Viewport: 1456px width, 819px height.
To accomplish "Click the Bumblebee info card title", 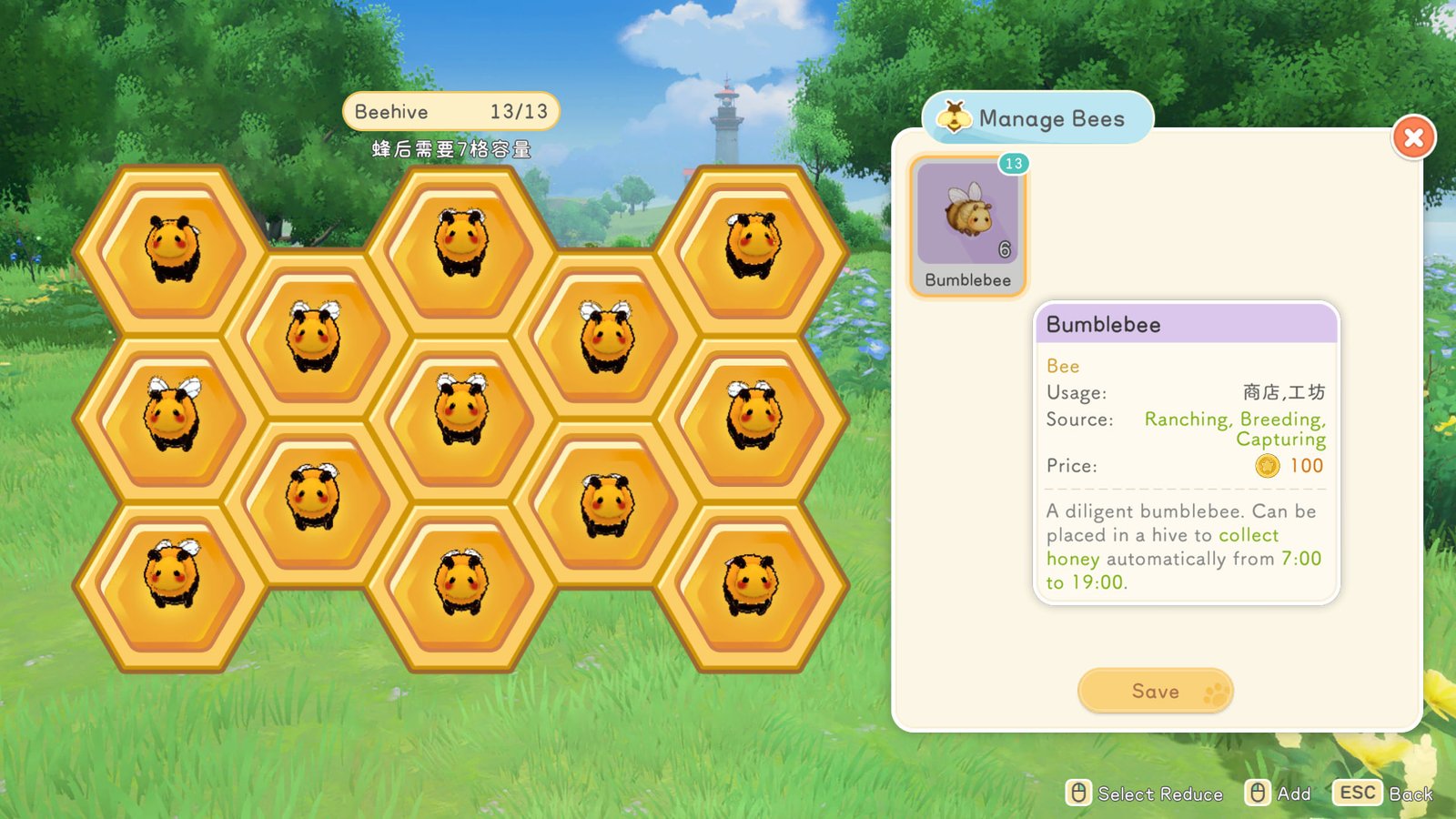I will pos(1104,324).
